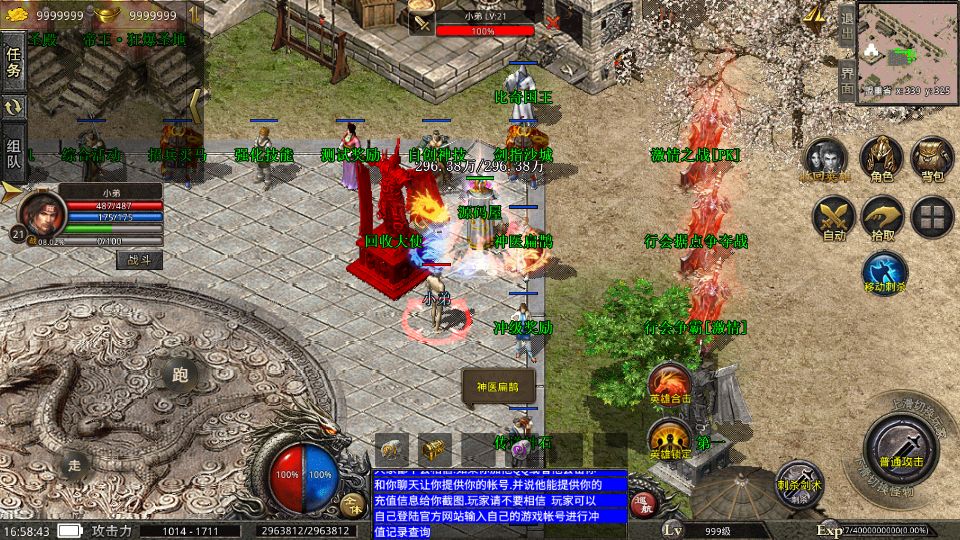Open the four-square grid menu
This screenshot has height=540, width=960.
[932, 217]
